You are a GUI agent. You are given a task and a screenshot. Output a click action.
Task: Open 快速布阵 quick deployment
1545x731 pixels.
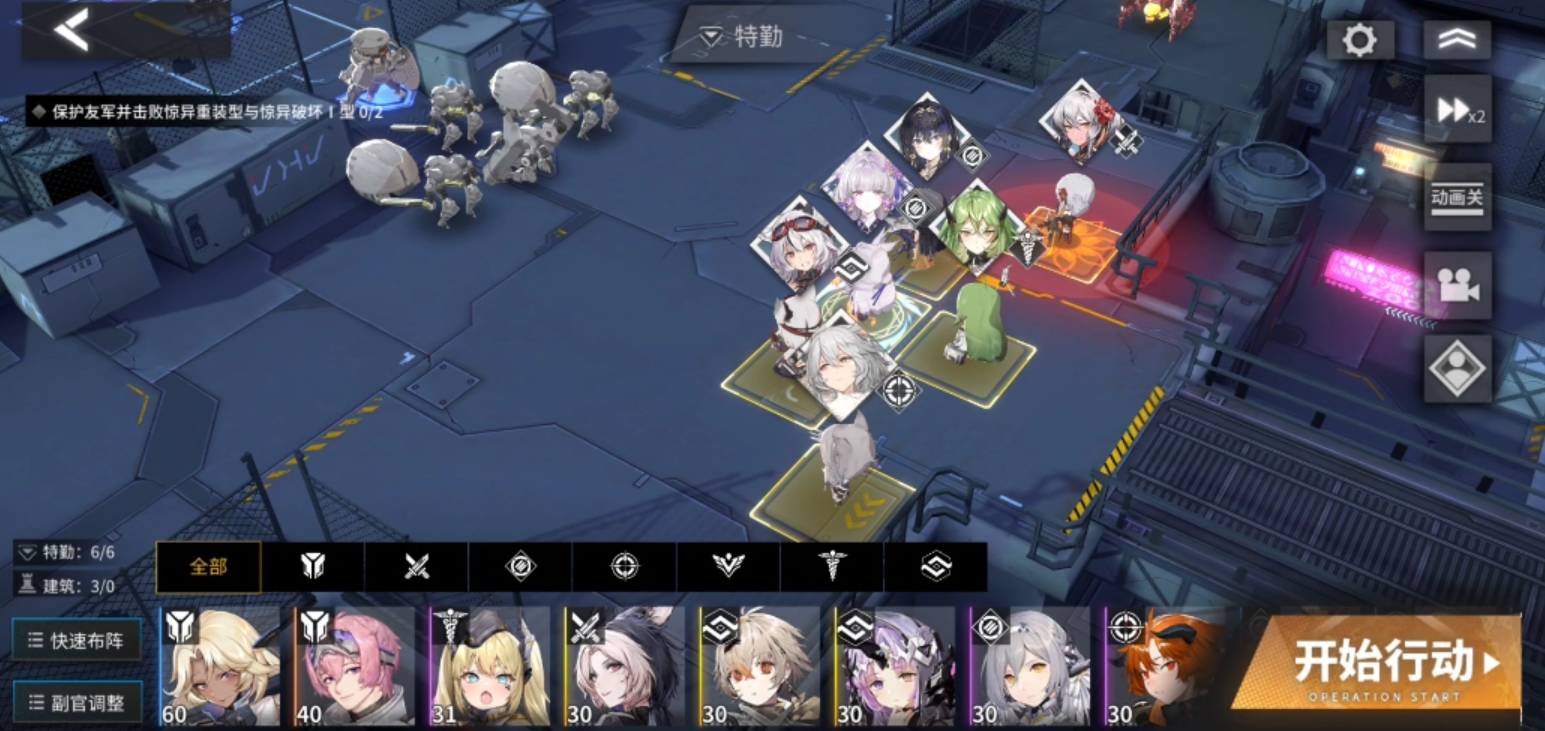(x=77, y=640)
